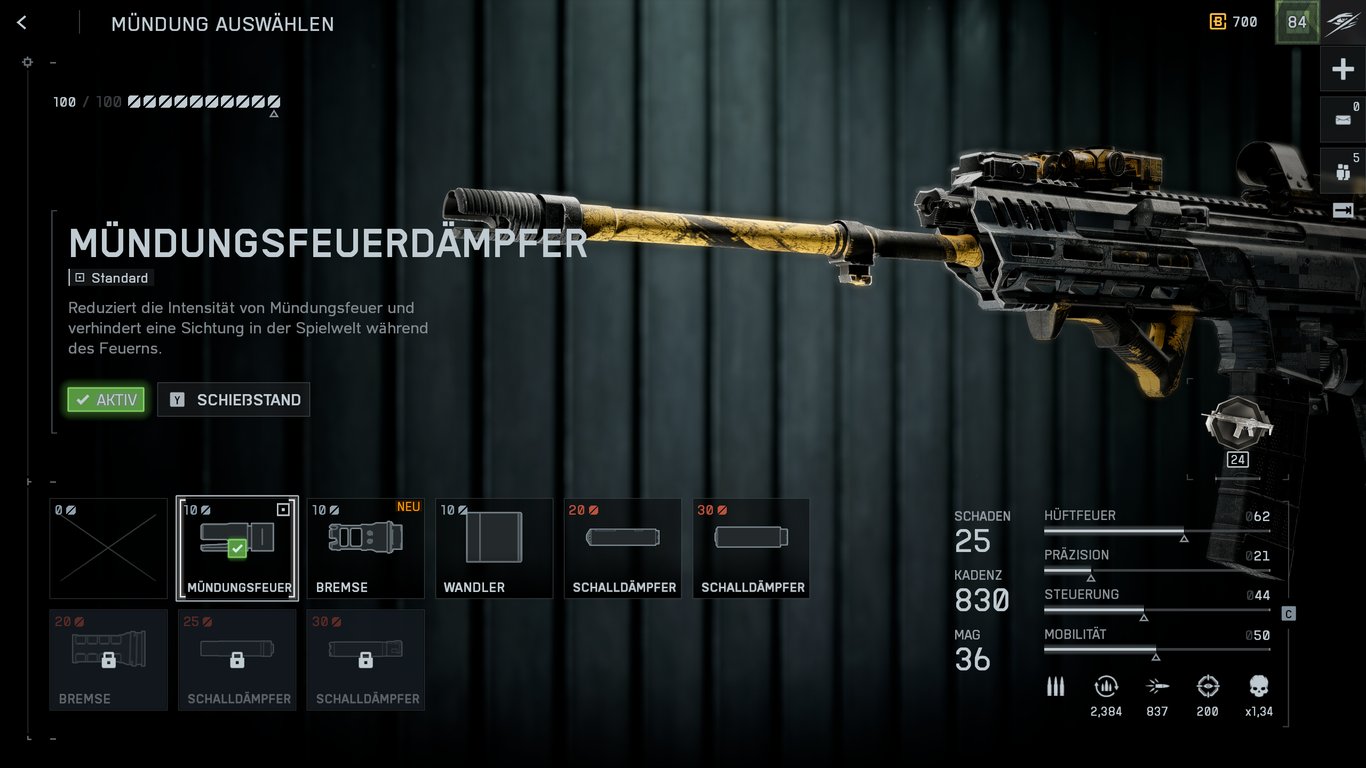Choose the equipped Mündungsfeuer attachment tile

coord(237,548)
